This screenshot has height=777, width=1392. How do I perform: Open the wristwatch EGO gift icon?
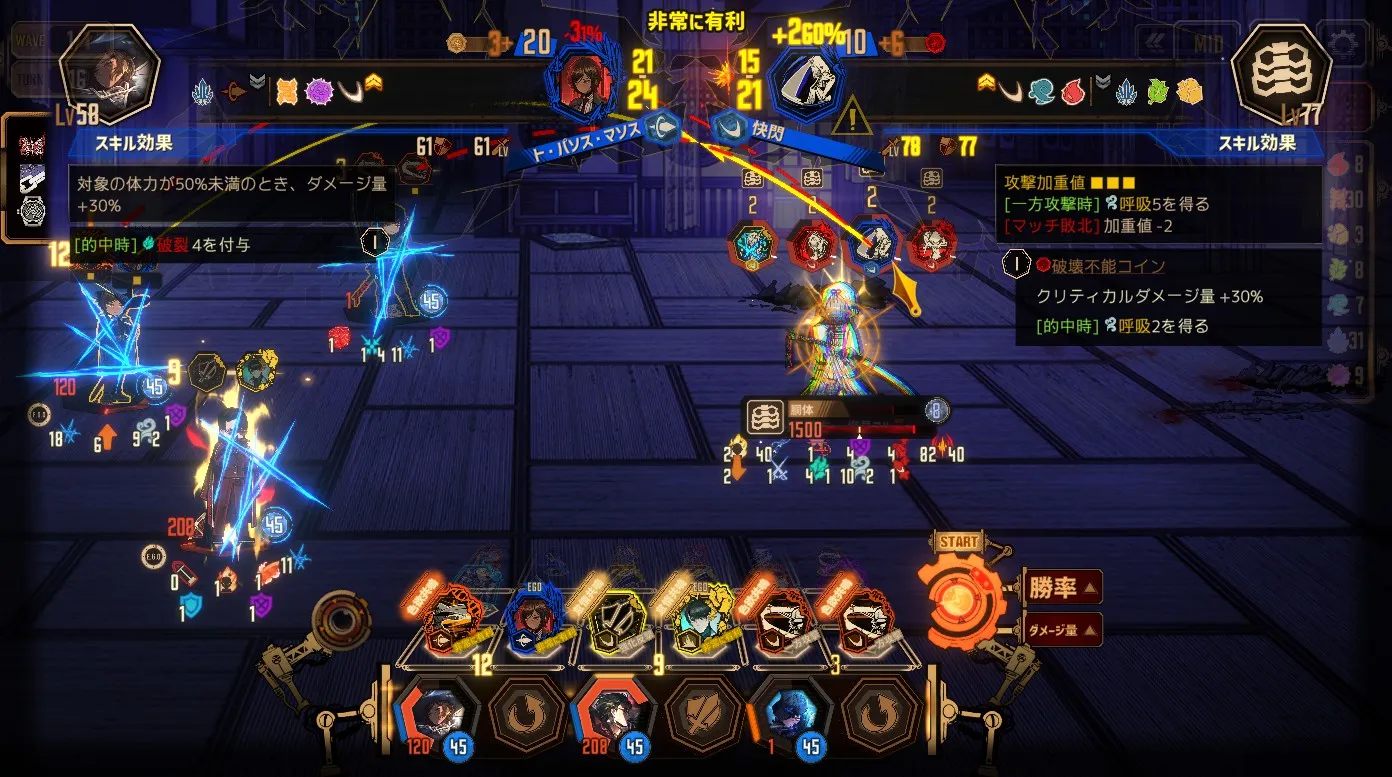click(32, 211)
